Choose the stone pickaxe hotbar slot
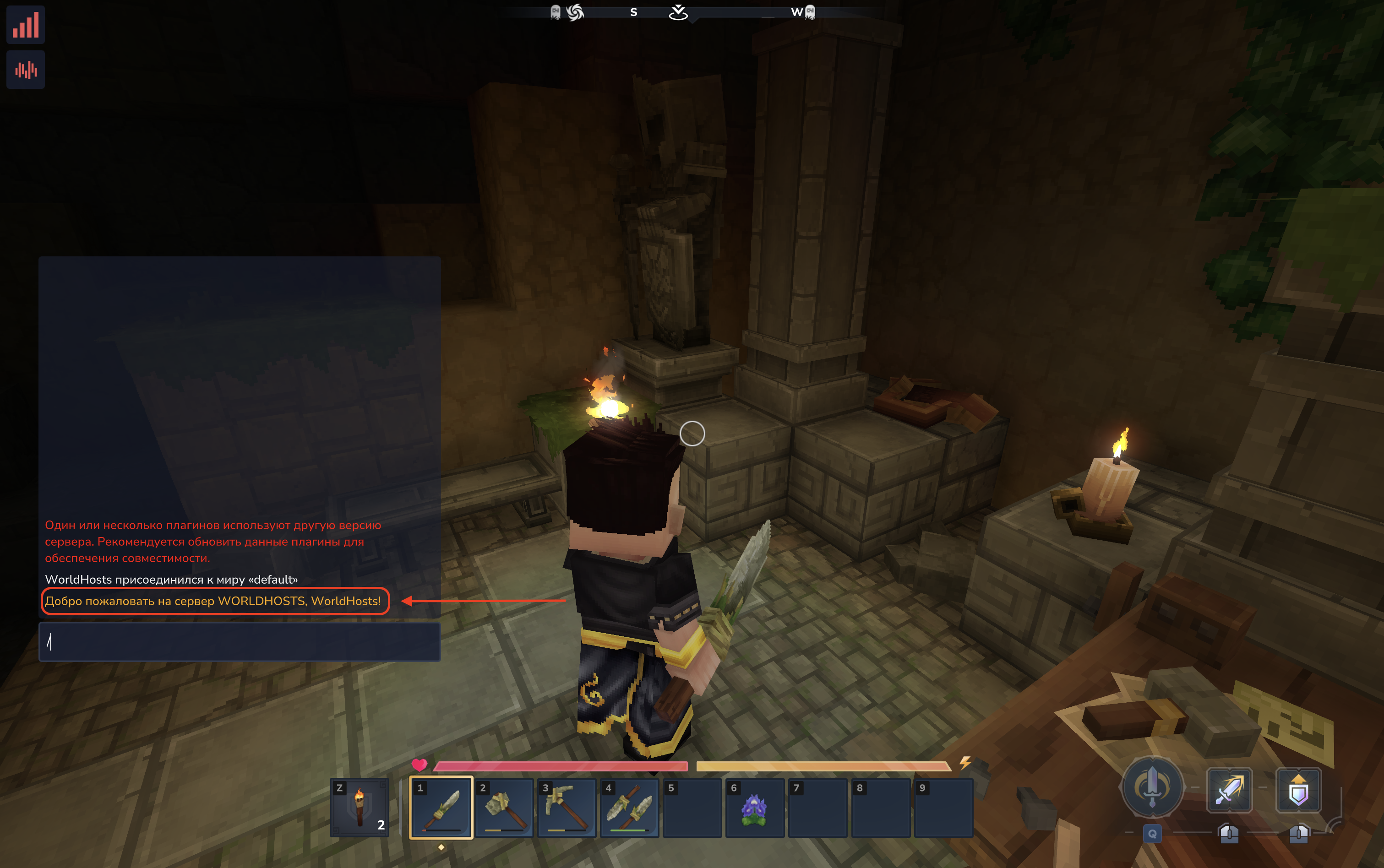Image resolution: width=1384 pixels, height=868 pixels. click(x=567, y=807)
